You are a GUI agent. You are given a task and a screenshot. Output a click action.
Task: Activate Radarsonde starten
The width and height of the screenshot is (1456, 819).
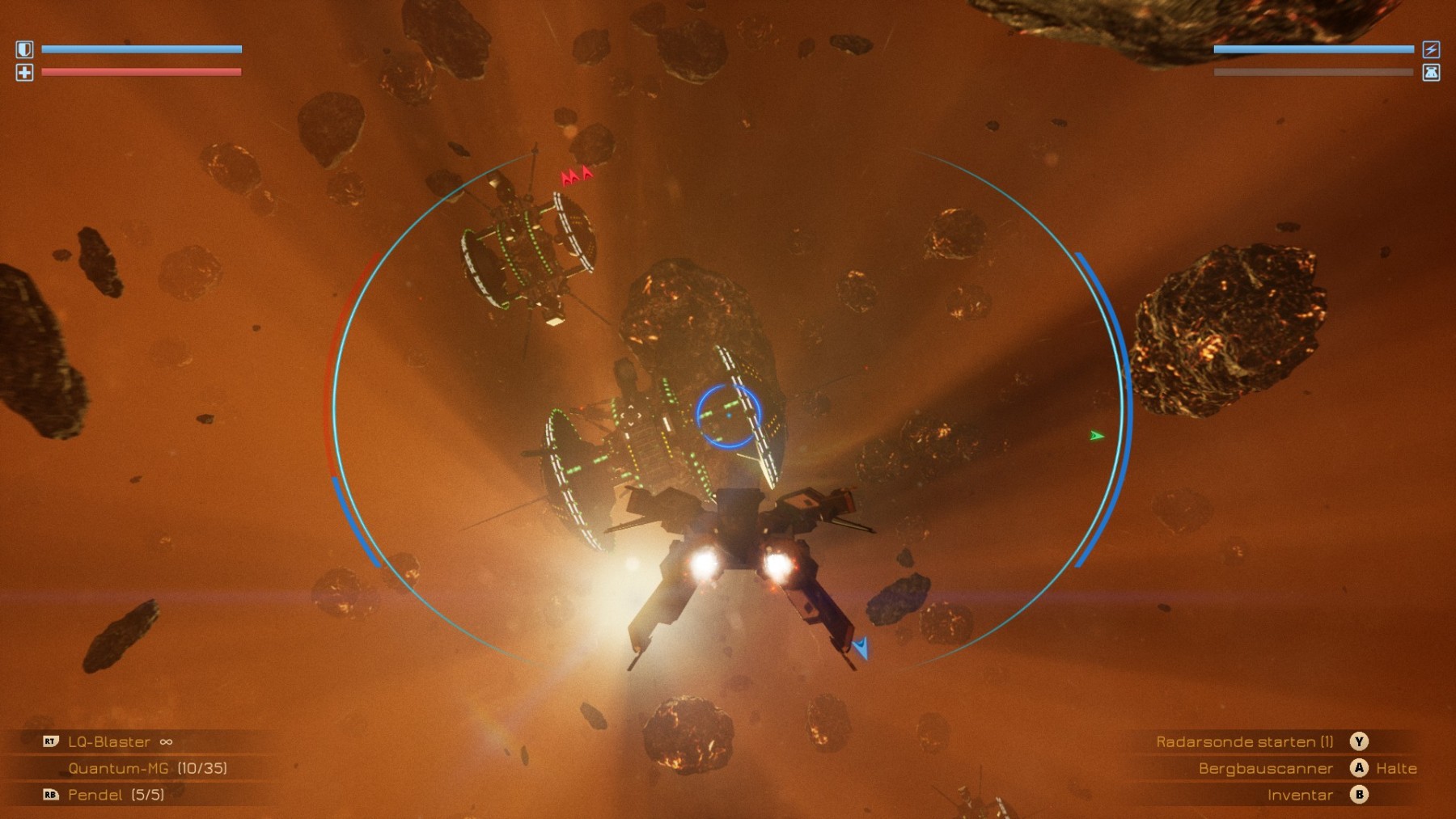tap(1244, 742)
